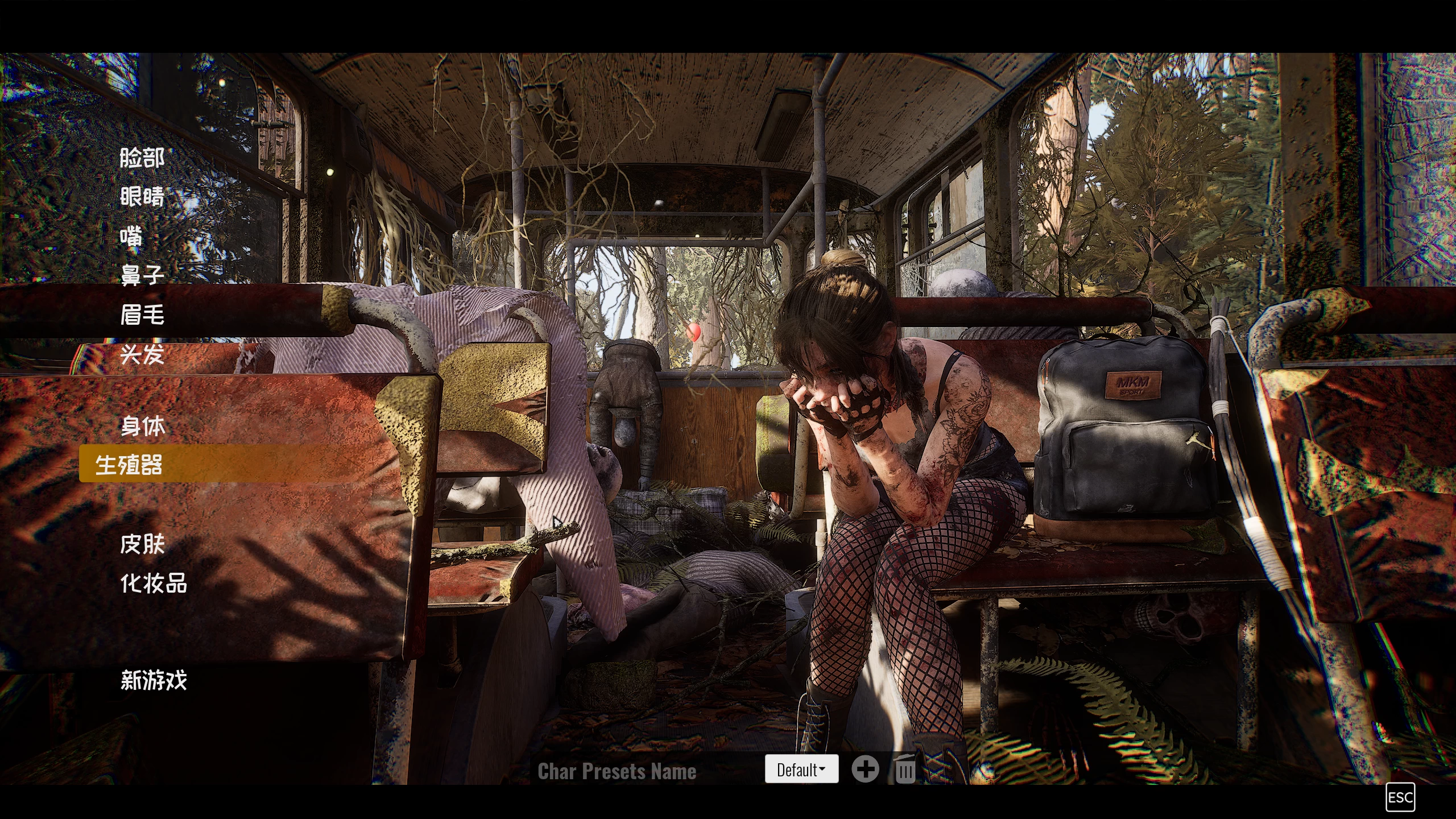
Task: Start with the 新游戏 (New Game) button
Action: point(154,680)
